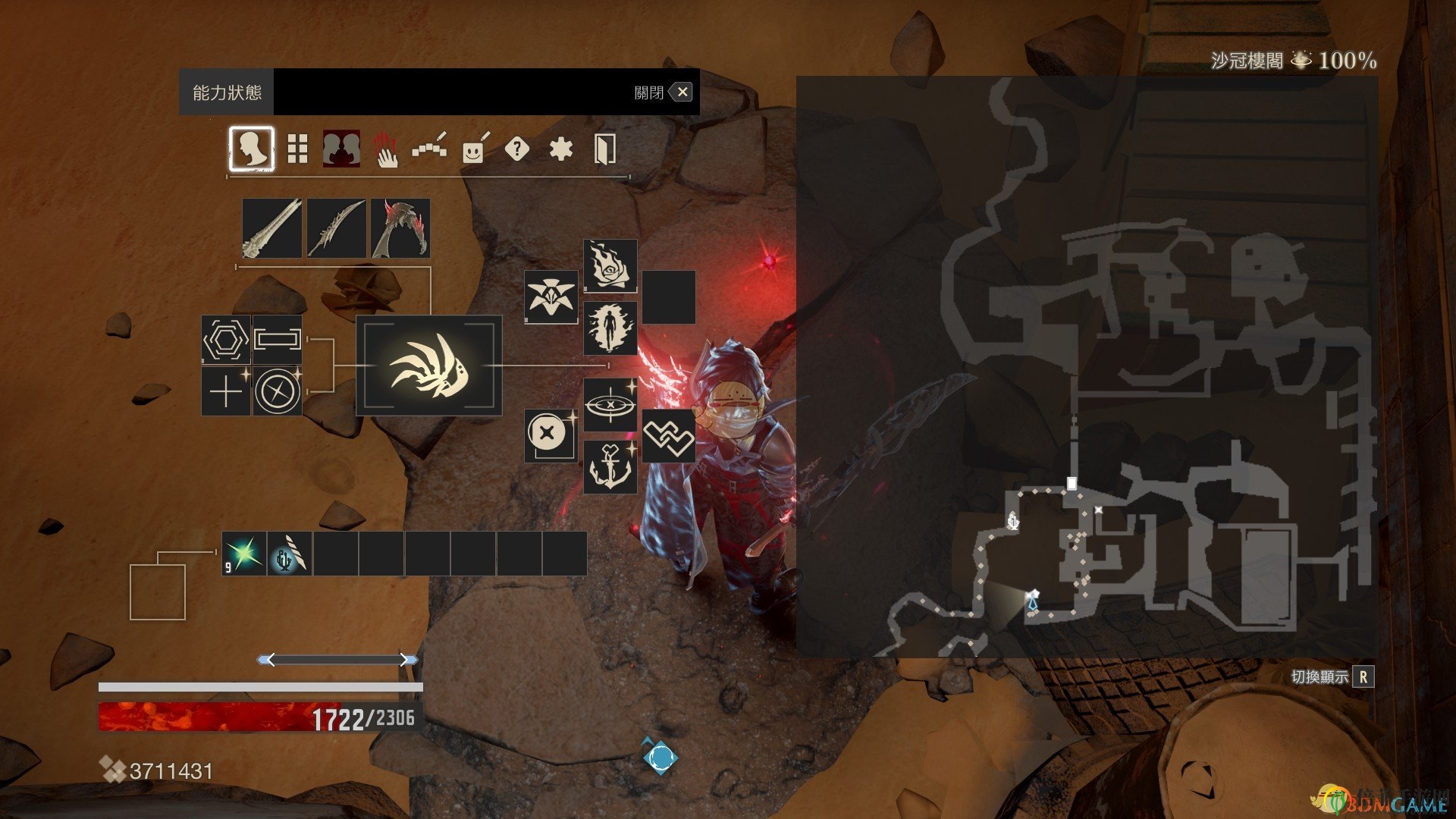1456x819 pixels.
Task: Open the gear settings tab
Action: click(x=560, y=149)
